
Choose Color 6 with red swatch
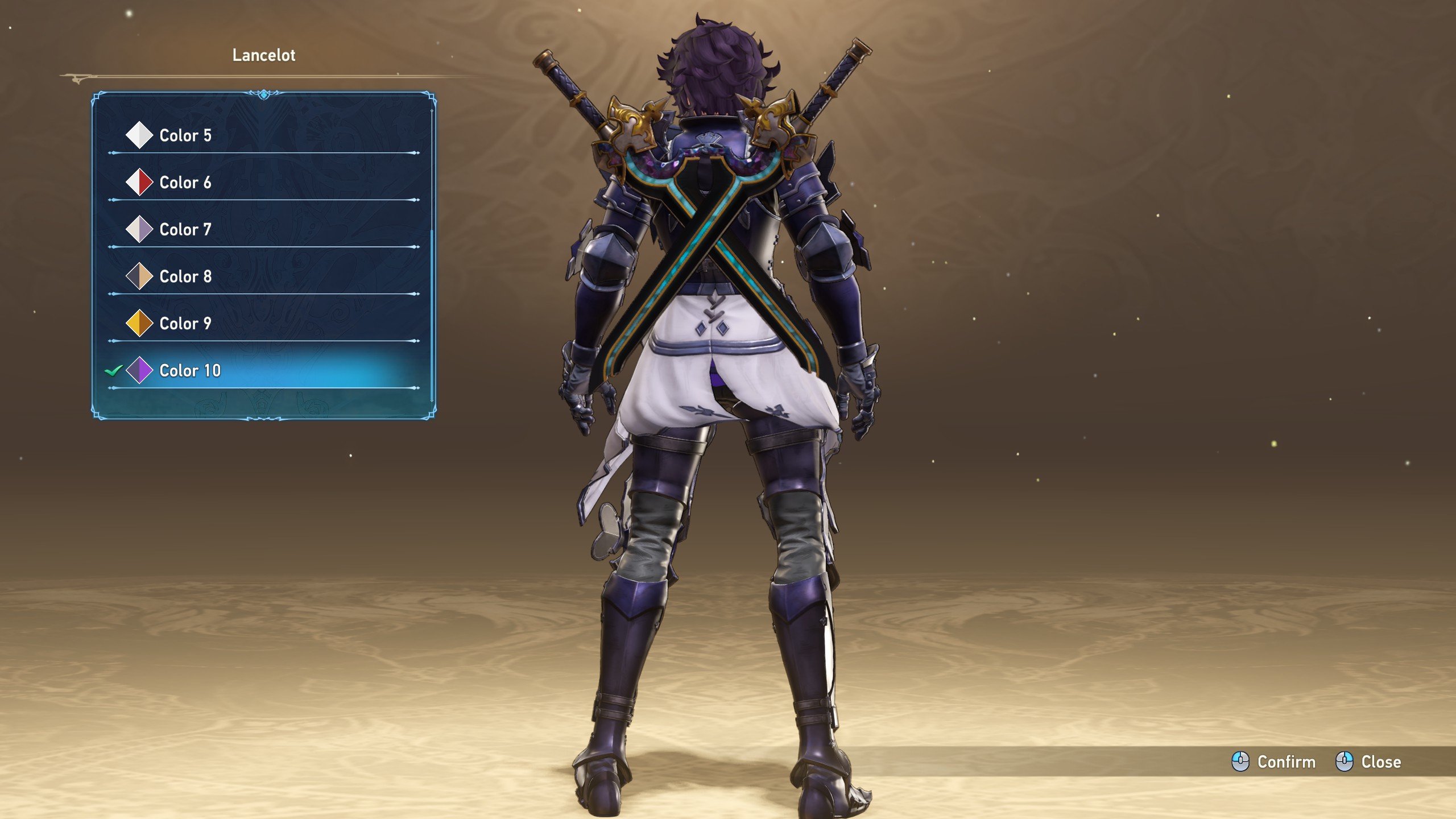point(185,183)
